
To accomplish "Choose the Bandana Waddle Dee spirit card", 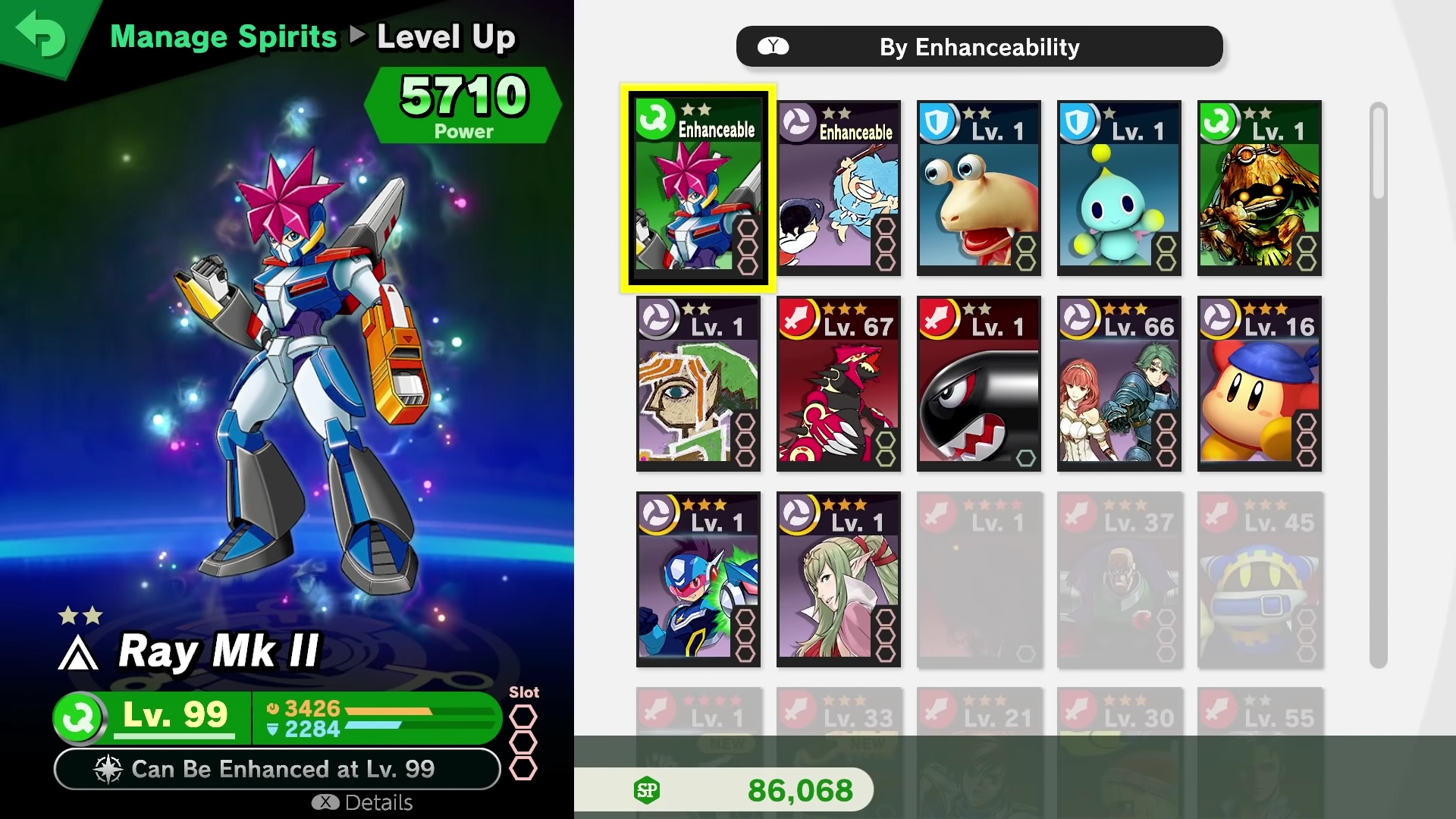I will click(x=1259, y=383).
